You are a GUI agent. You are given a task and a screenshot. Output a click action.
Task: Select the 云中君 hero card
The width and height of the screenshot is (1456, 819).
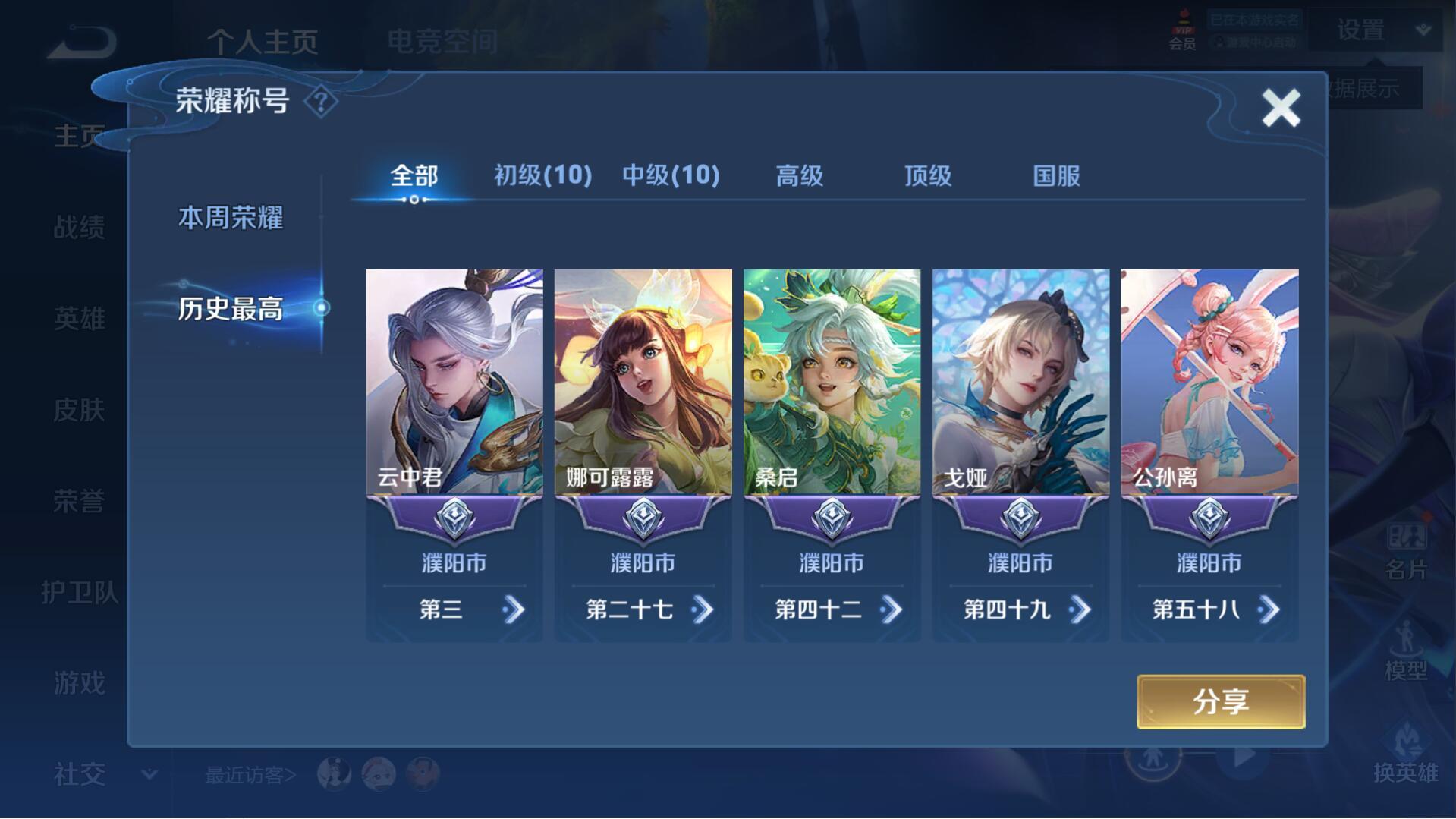(454, 382)
